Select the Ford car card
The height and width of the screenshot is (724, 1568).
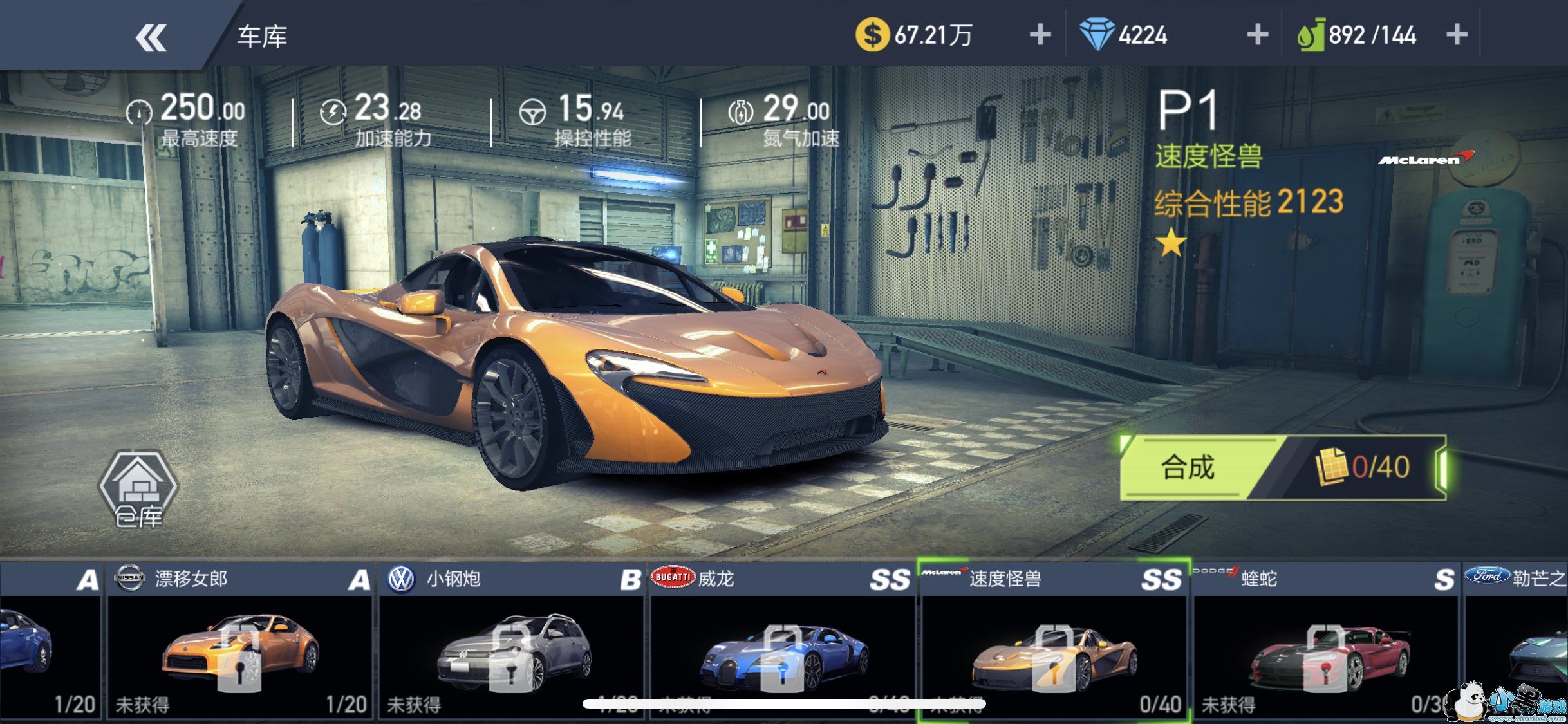click(x=1517, y=642)
